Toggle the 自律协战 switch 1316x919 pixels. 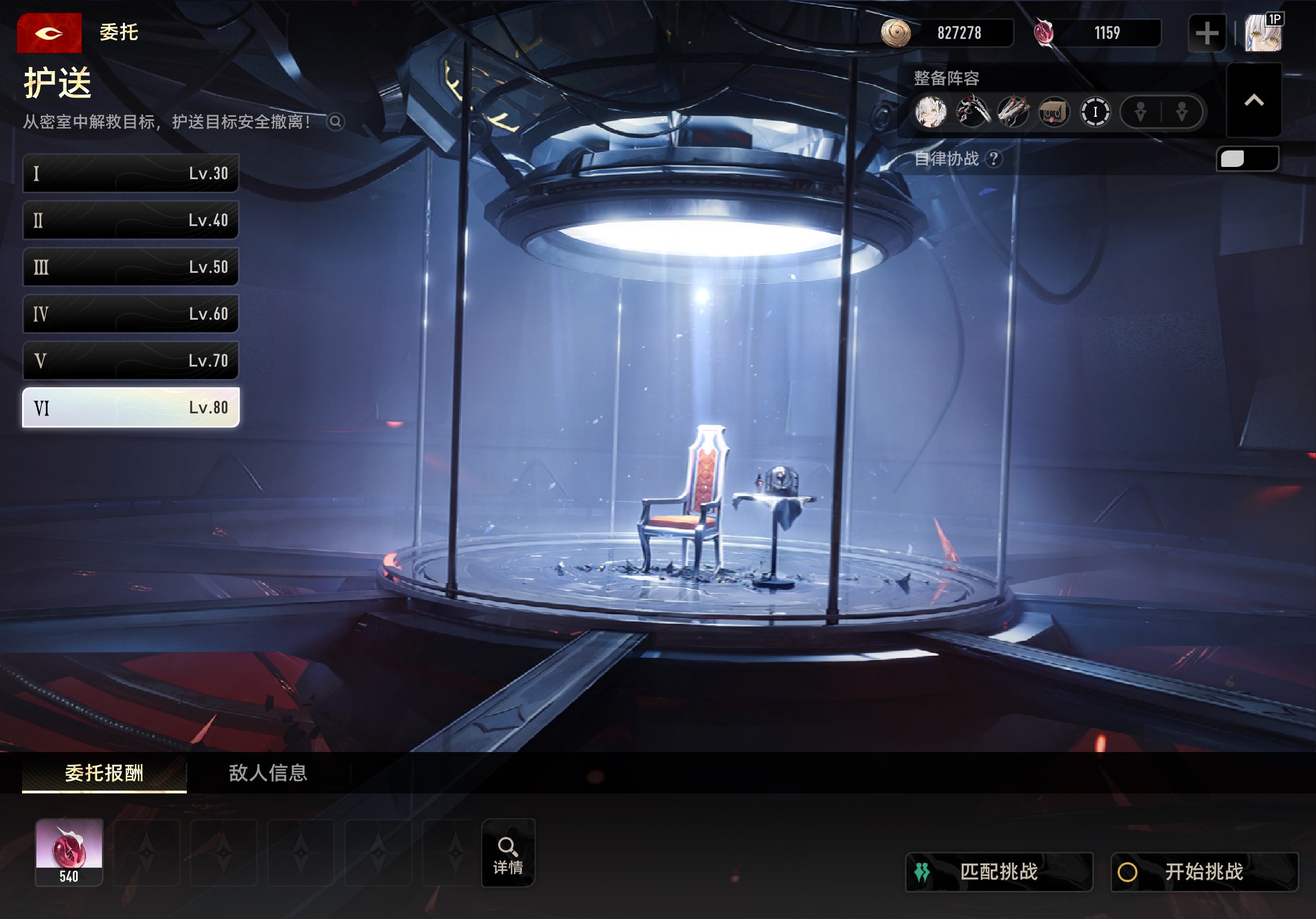[x=1247, y=159]
